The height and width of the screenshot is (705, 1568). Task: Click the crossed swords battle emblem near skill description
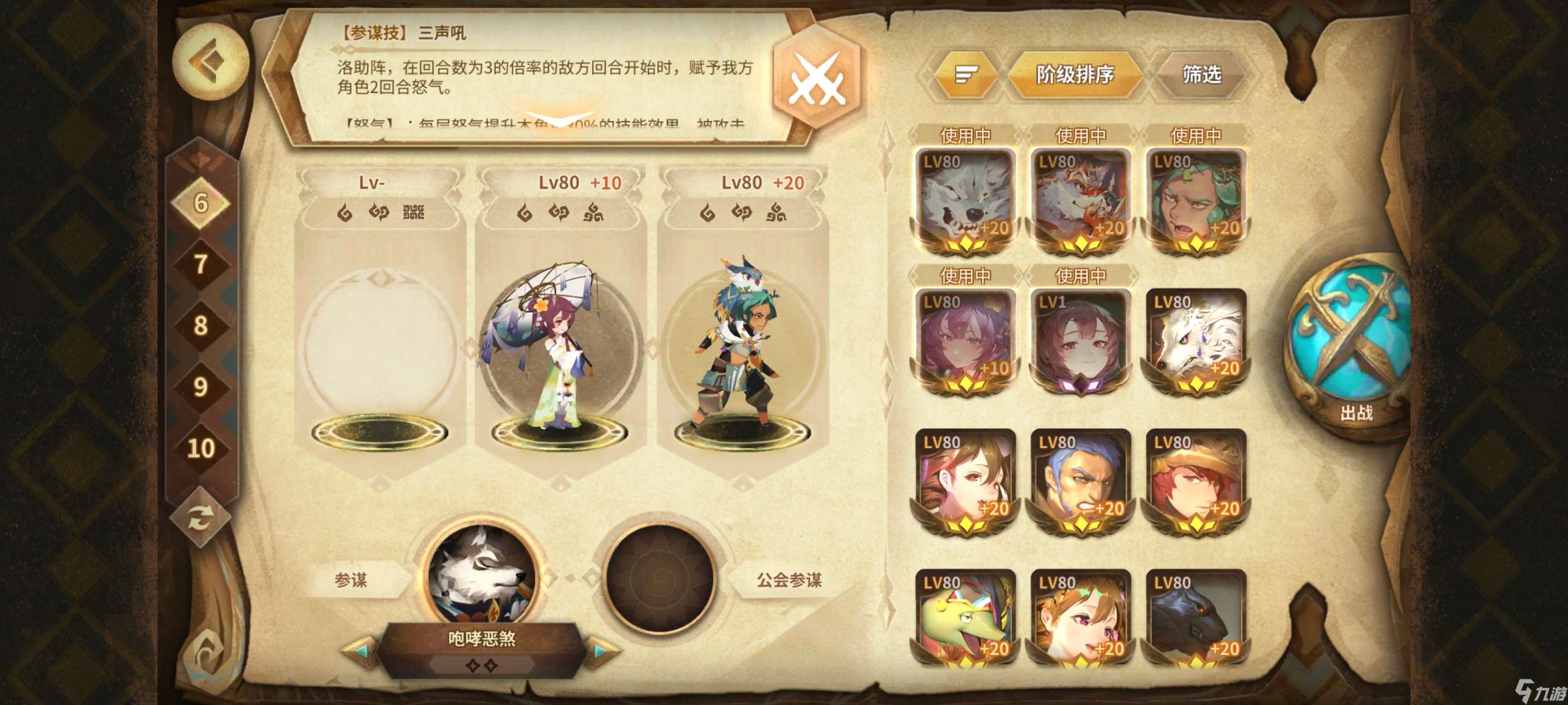819,78
